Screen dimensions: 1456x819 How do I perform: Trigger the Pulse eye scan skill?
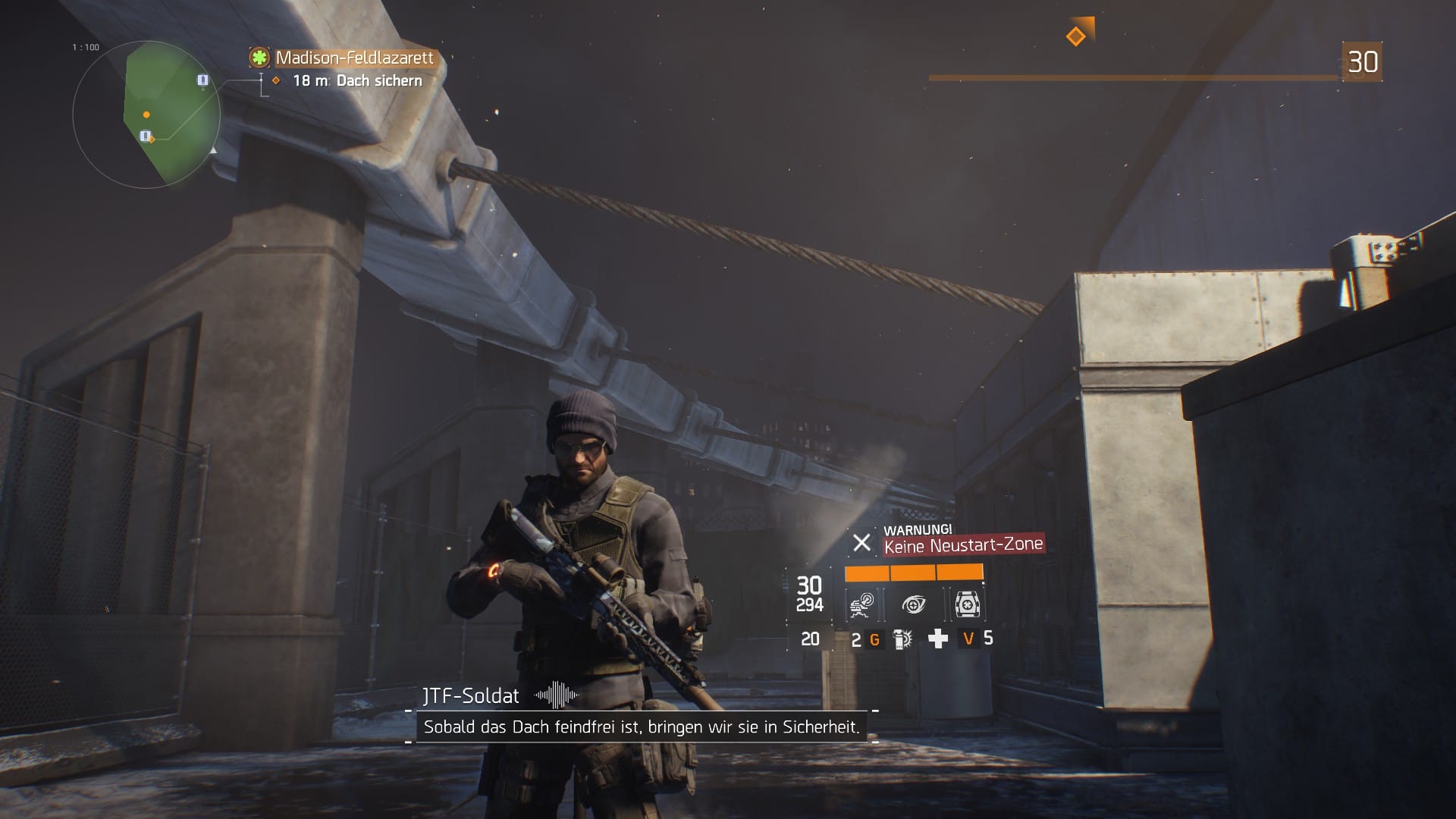[914, 604]
